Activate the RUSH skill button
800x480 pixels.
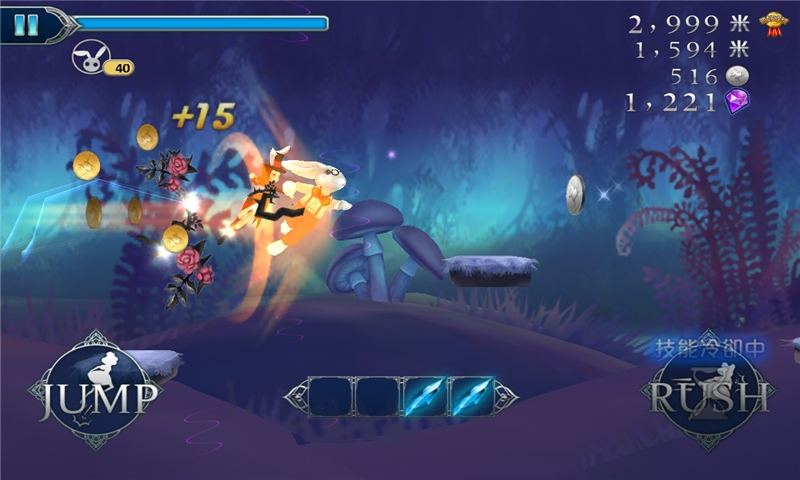(711, 394)
